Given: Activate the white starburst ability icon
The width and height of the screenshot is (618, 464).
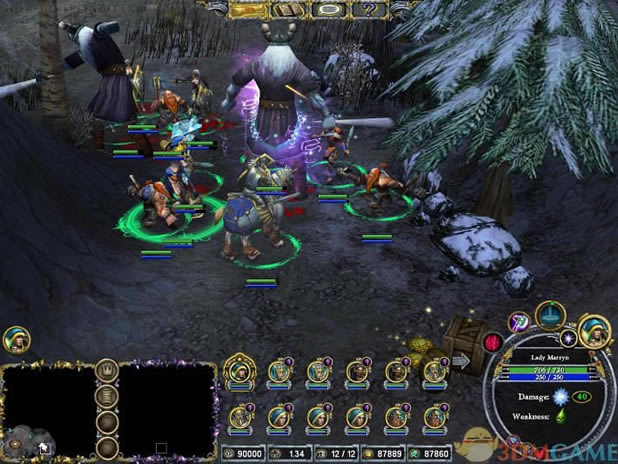Looking at the screenshot, I should [x=568, y=339].
